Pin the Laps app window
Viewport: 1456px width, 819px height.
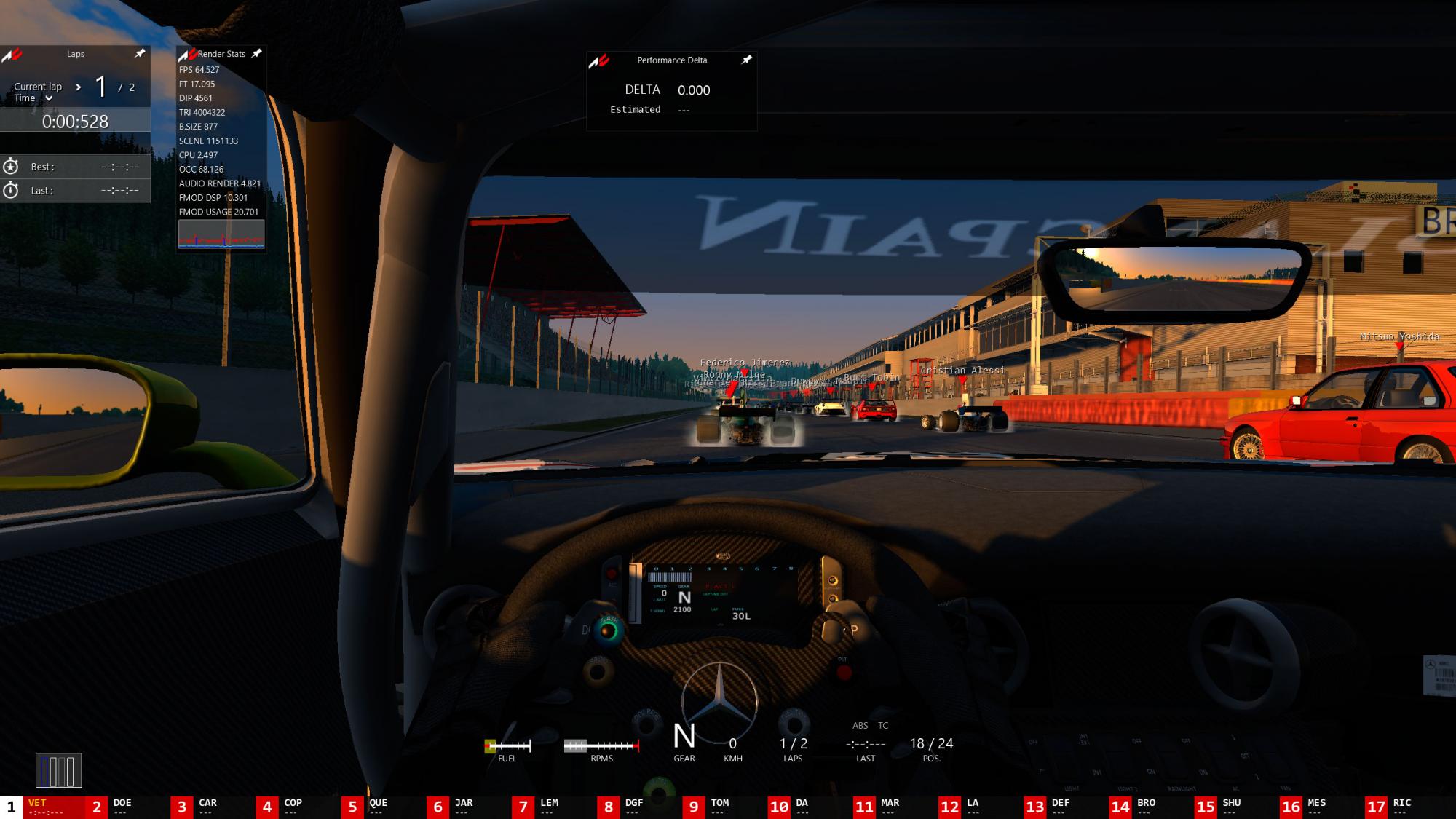pos(140,53)
